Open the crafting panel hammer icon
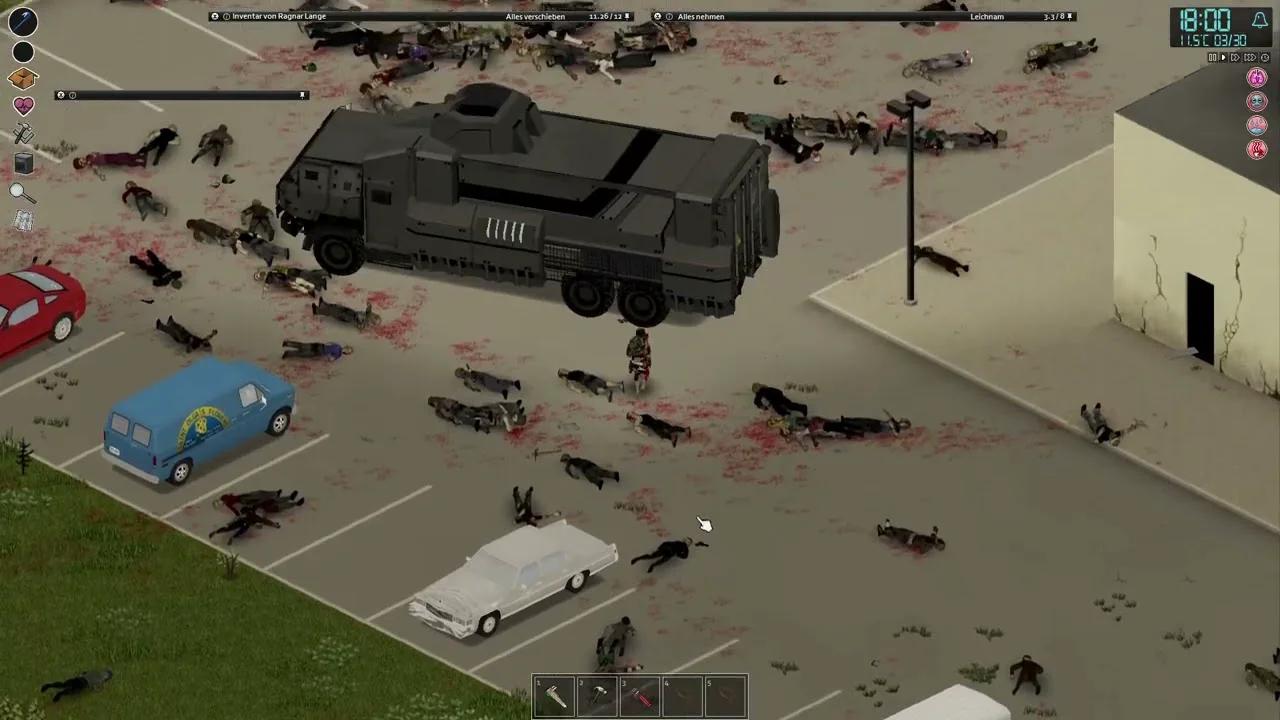The image size is (1280, 720). 23,135
